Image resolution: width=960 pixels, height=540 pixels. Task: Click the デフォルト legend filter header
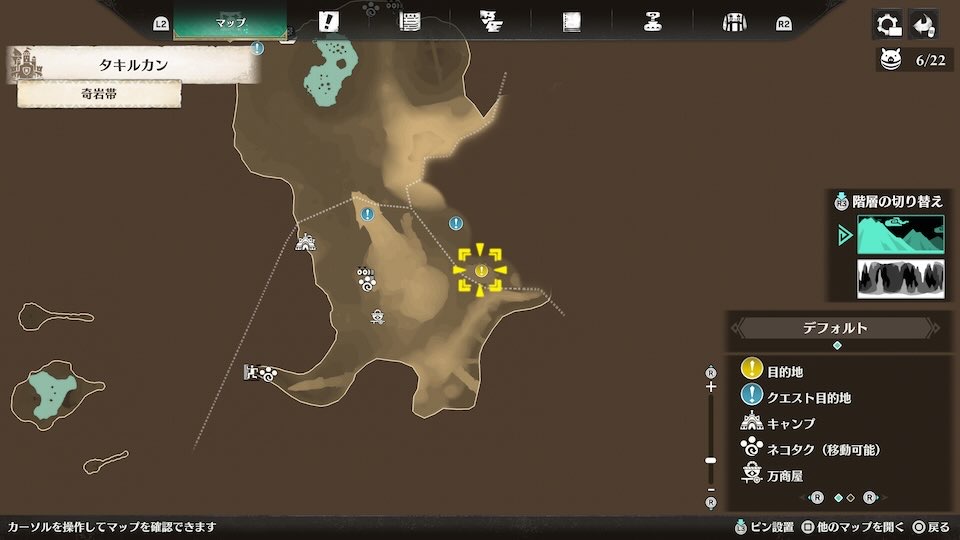click(x=836, y=328)
